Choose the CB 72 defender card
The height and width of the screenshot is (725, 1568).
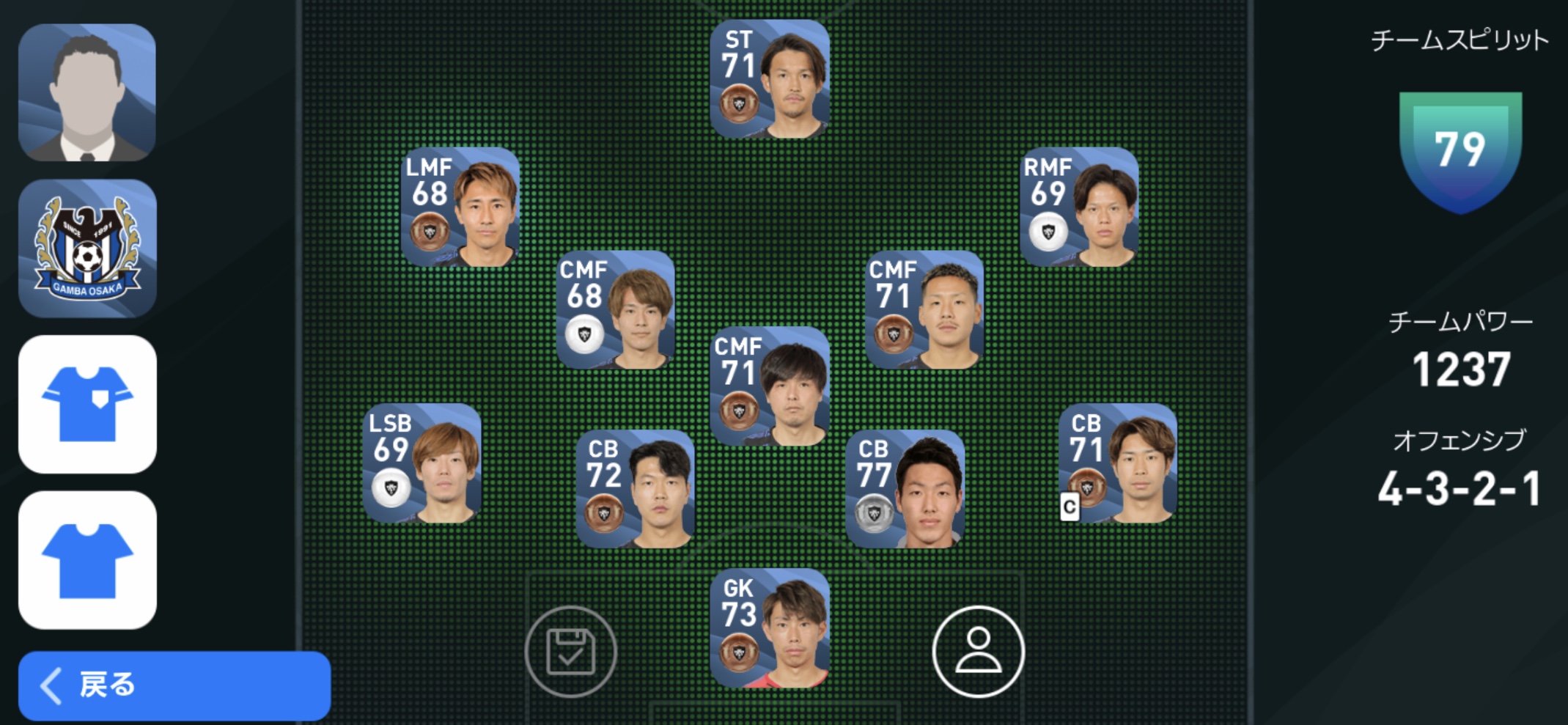635,489
